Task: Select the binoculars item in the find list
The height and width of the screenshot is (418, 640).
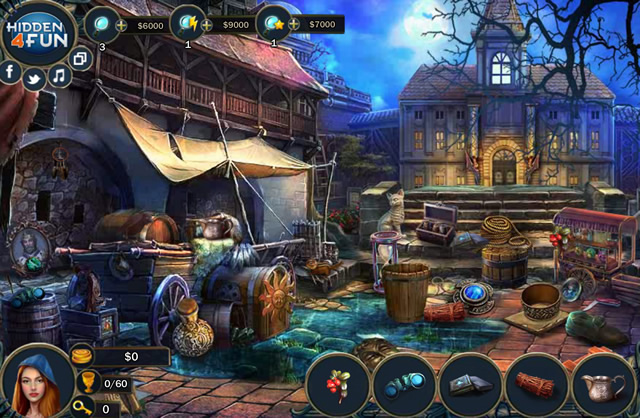Action: coord(403,385)
